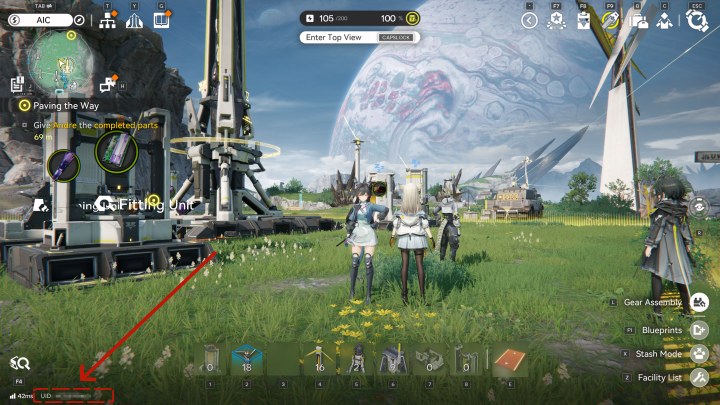Open the star medal icon
Screen dimensions: 720x405
click(x=556, y=20)
